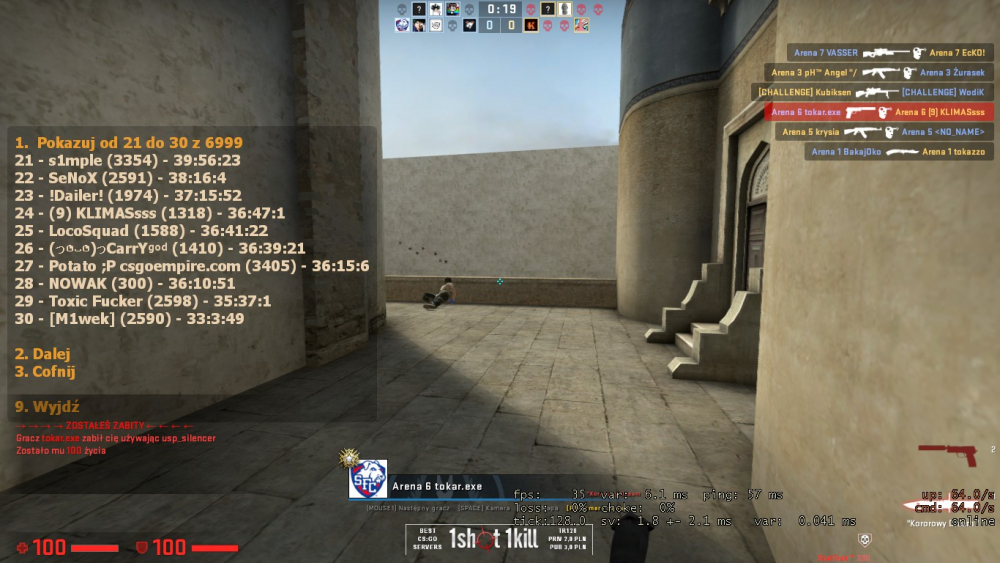Click the spectated player tokar.exe avatar
Image resolution: width=1000 pixels, height=563 pixels.
click(x=367, y=479)
